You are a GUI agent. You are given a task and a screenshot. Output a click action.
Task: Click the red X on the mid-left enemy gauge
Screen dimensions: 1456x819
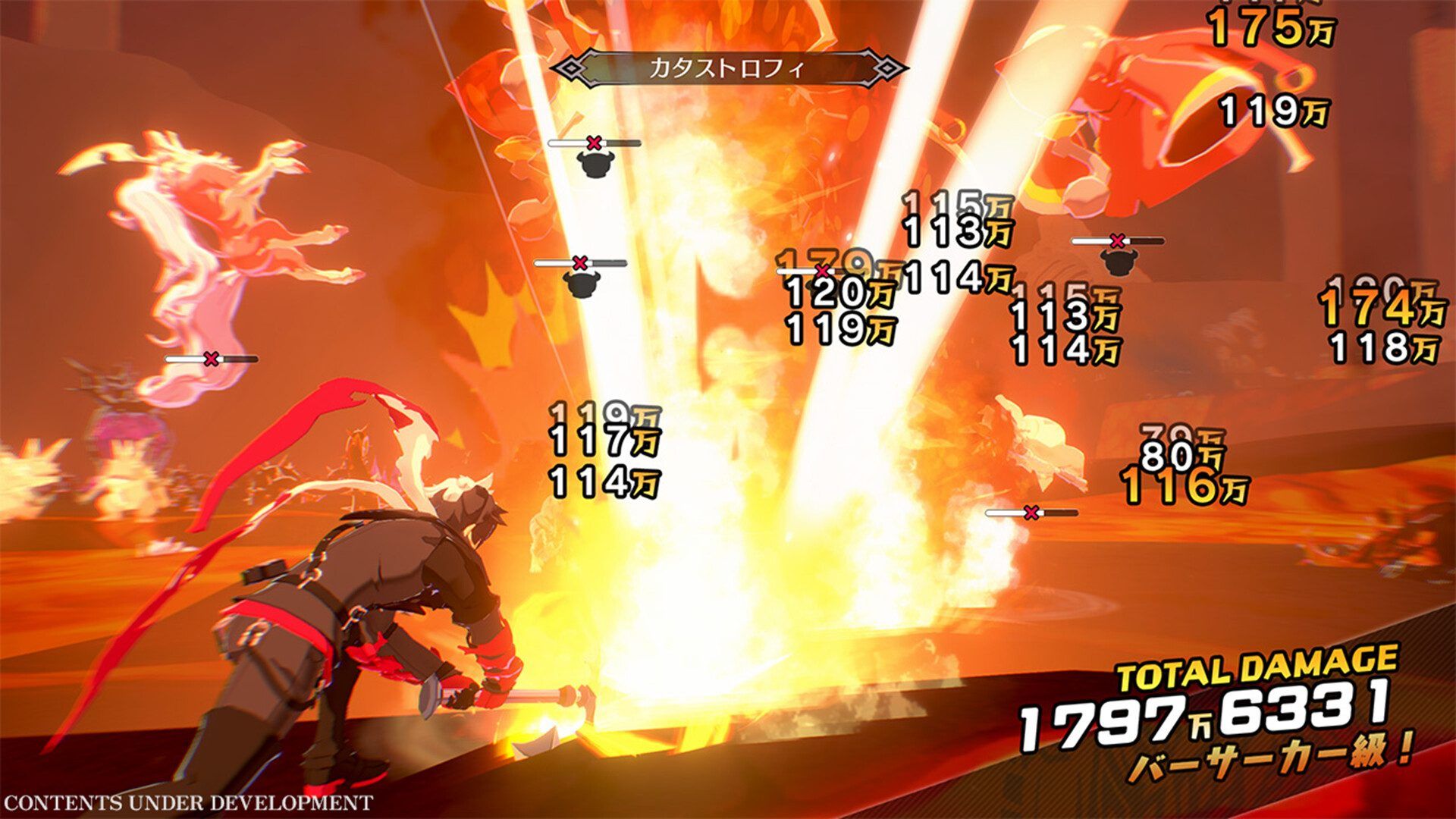click(580, 262)
